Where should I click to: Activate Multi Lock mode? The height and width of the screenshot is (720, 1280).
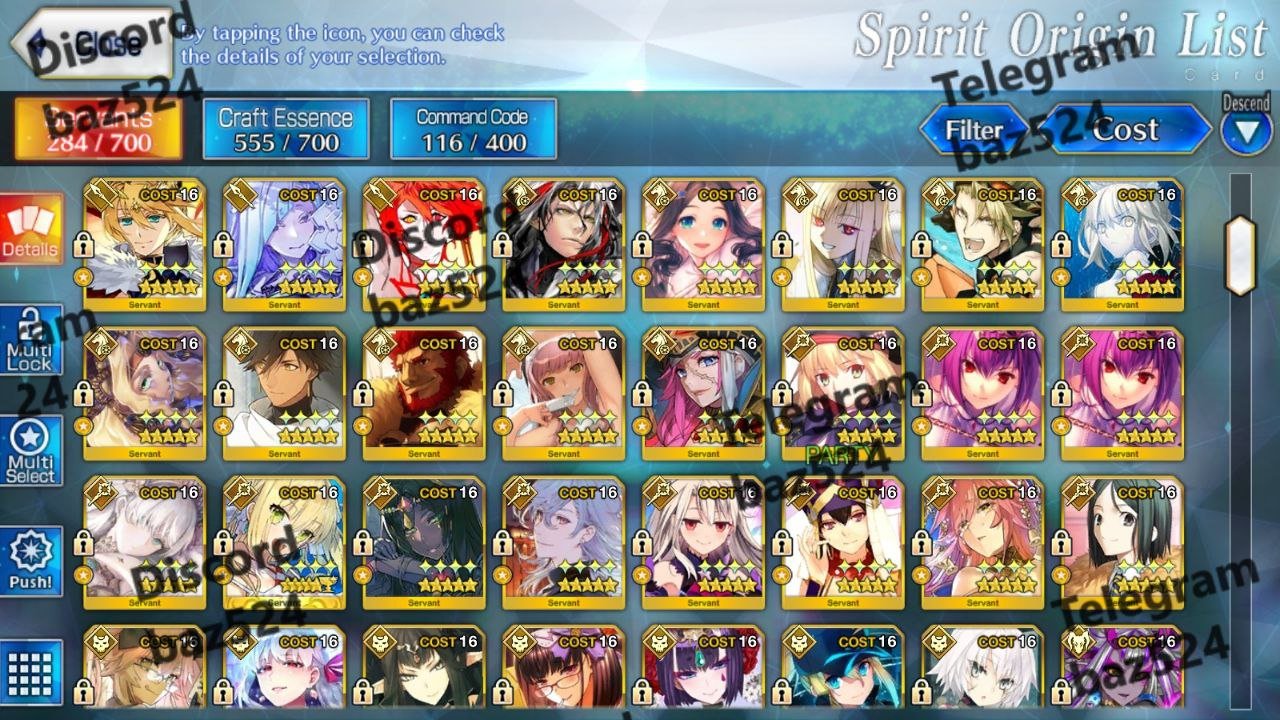tap(31, 343)
